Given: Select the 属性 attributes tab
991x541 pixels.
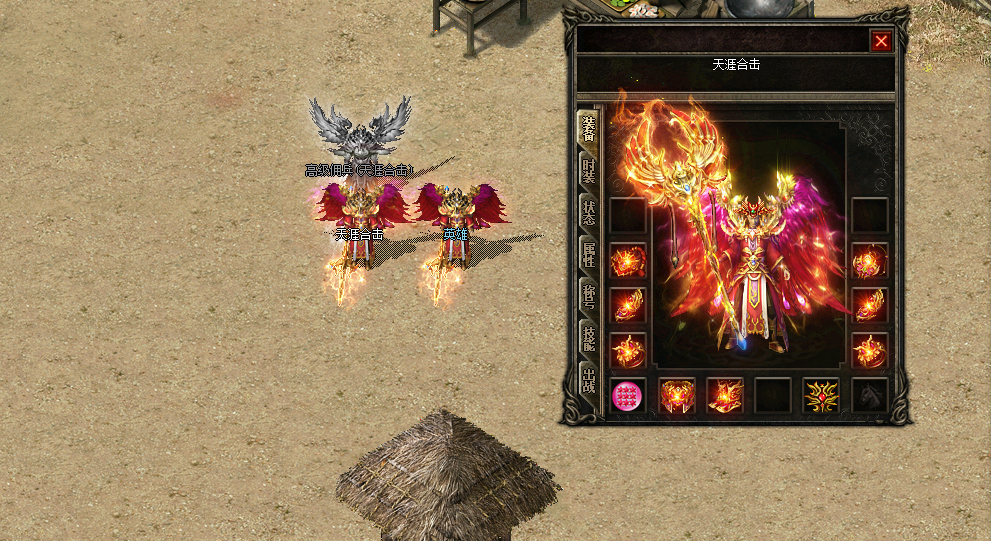Looking at the screenshot, I should (x=588, y=254).
